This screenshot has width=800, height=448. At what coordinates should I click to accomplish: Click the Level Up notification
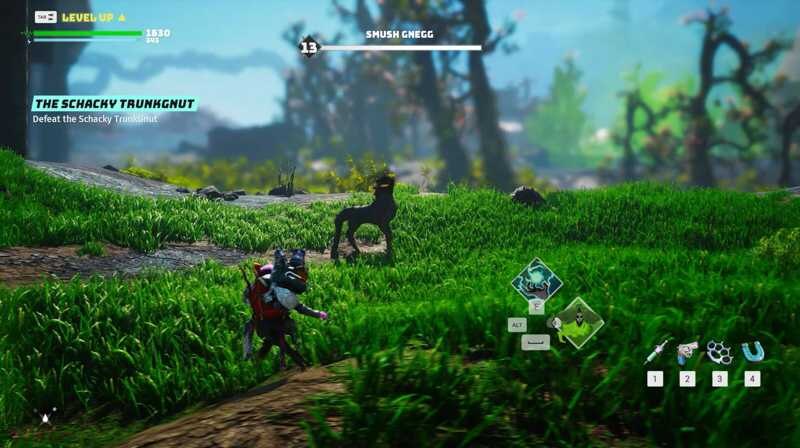(x=93, y=17)
